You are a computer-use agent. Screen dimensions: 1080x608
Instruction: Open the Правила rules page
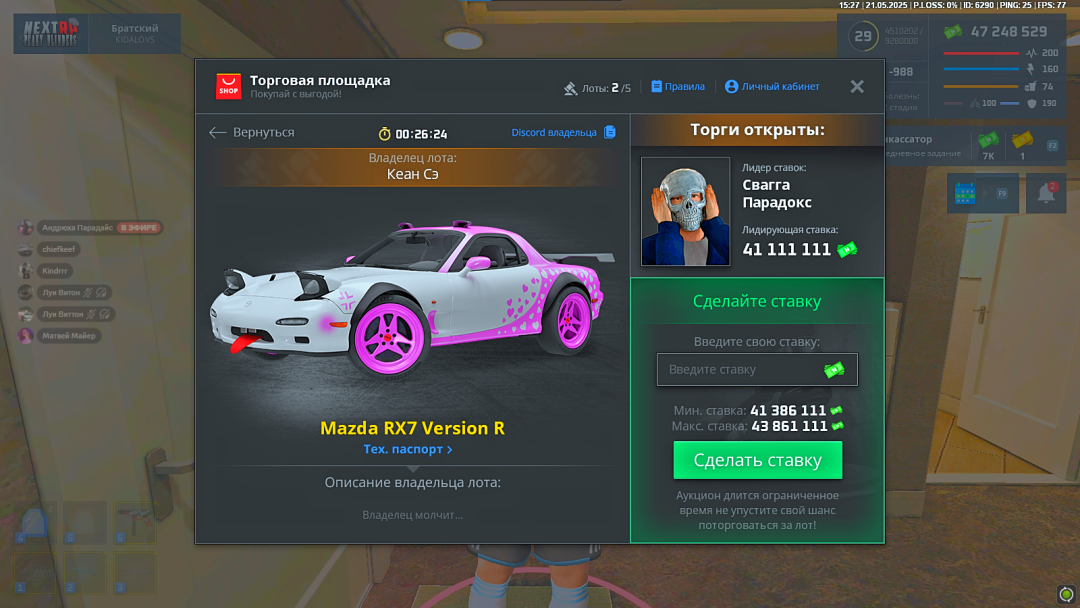[x=678, y=87]
